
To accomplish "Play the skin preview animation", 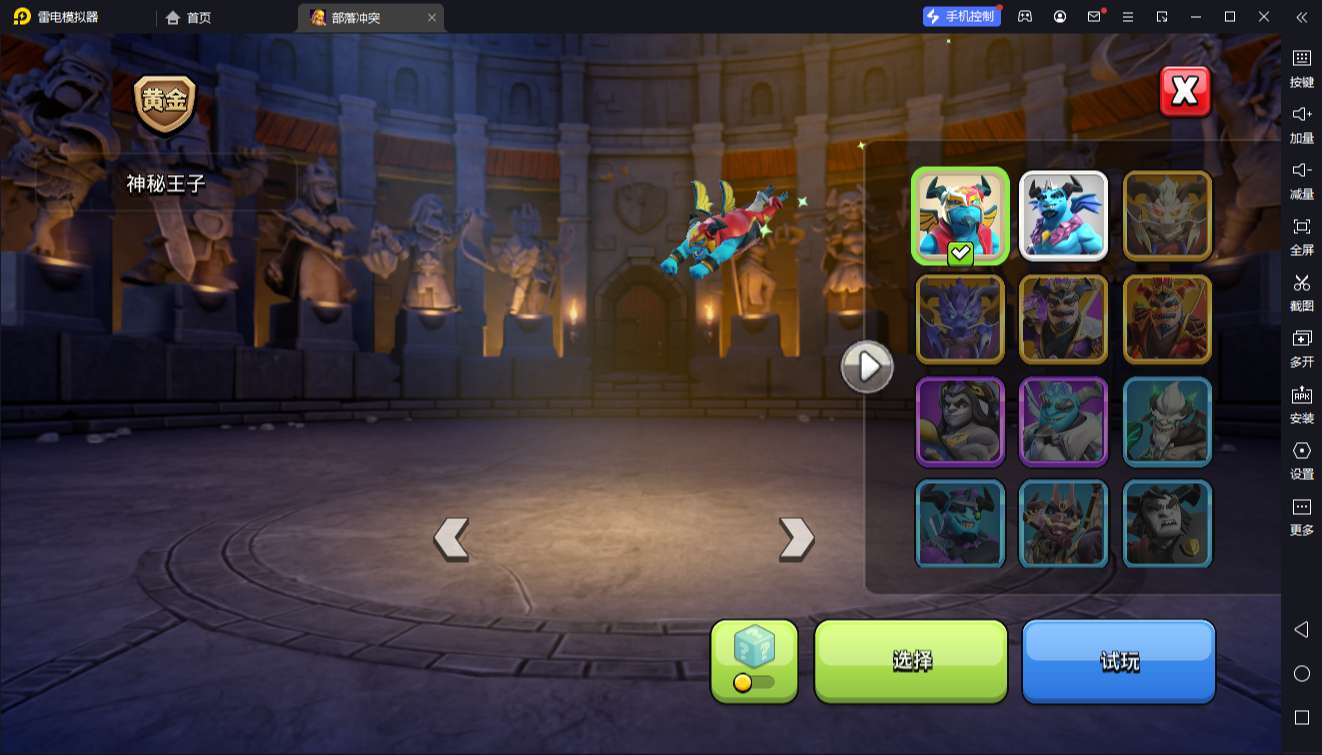I will [x=866, y=367].
